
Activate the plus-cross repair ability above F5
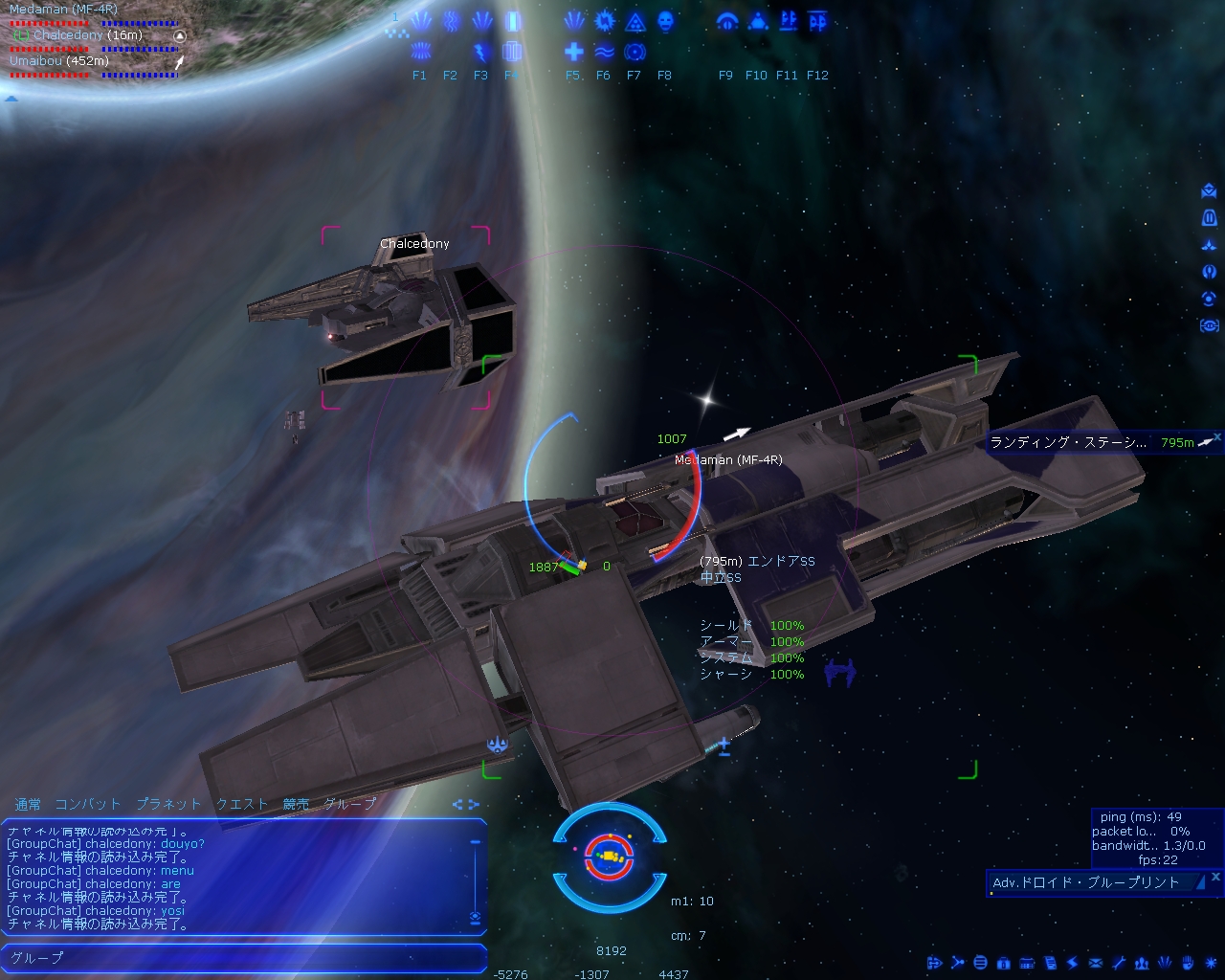coord(573,52)
